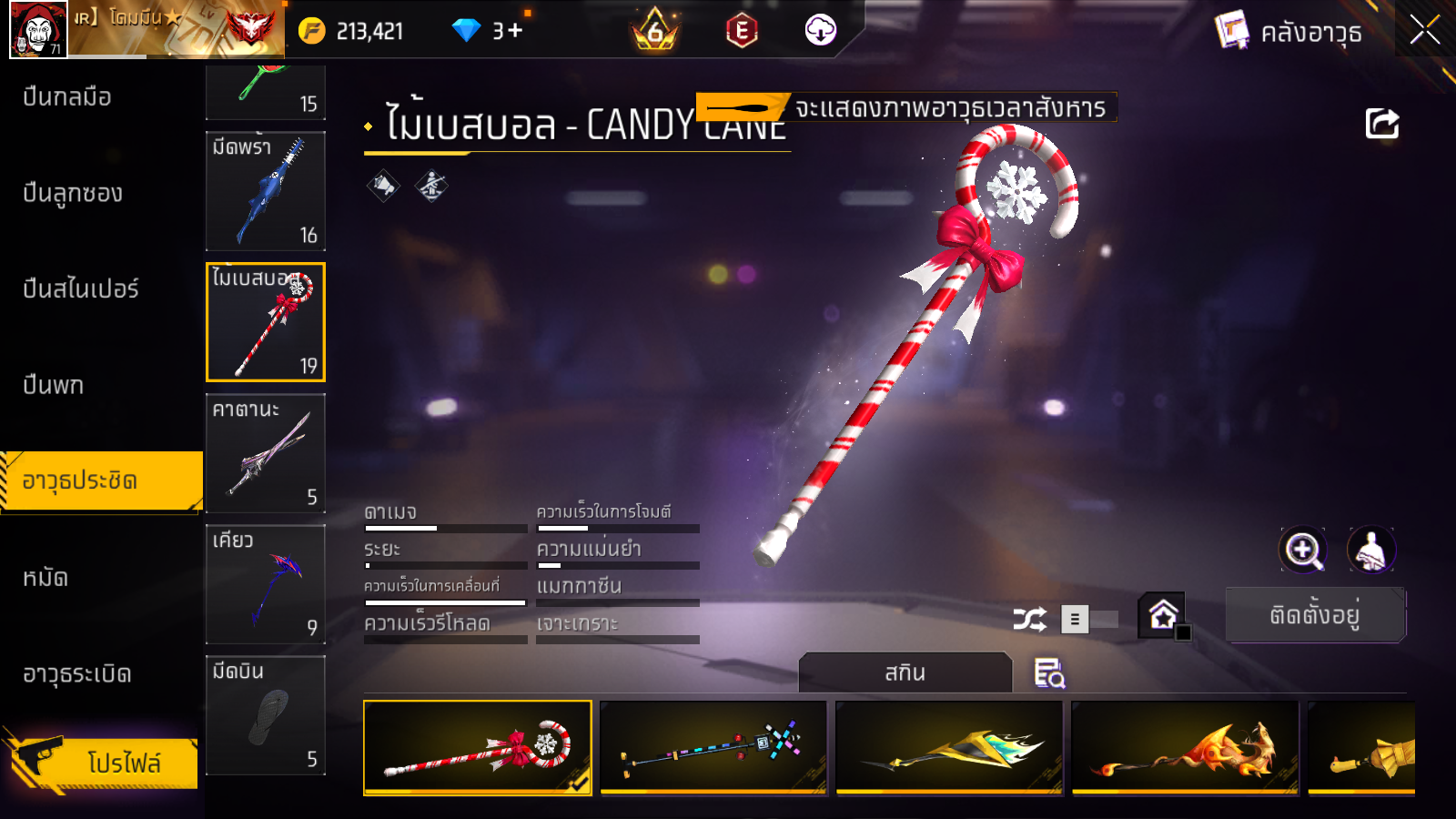Image resolution: width=1456 pixels, height=819 pixels.
Task: Open the skin search list icon
Action: (1049, 673)
